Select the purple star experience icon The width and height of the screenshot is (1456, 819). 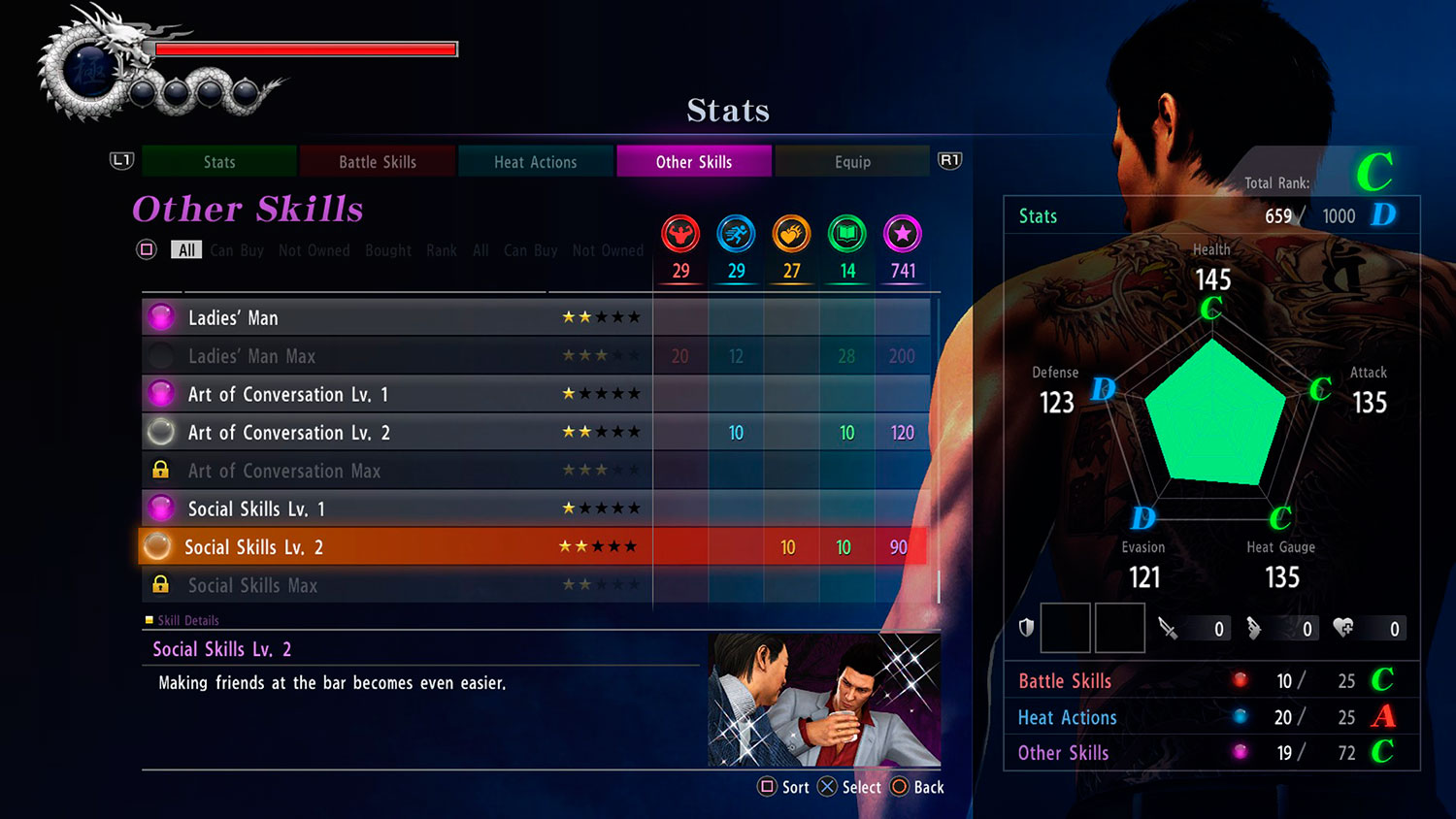[902, 233]
